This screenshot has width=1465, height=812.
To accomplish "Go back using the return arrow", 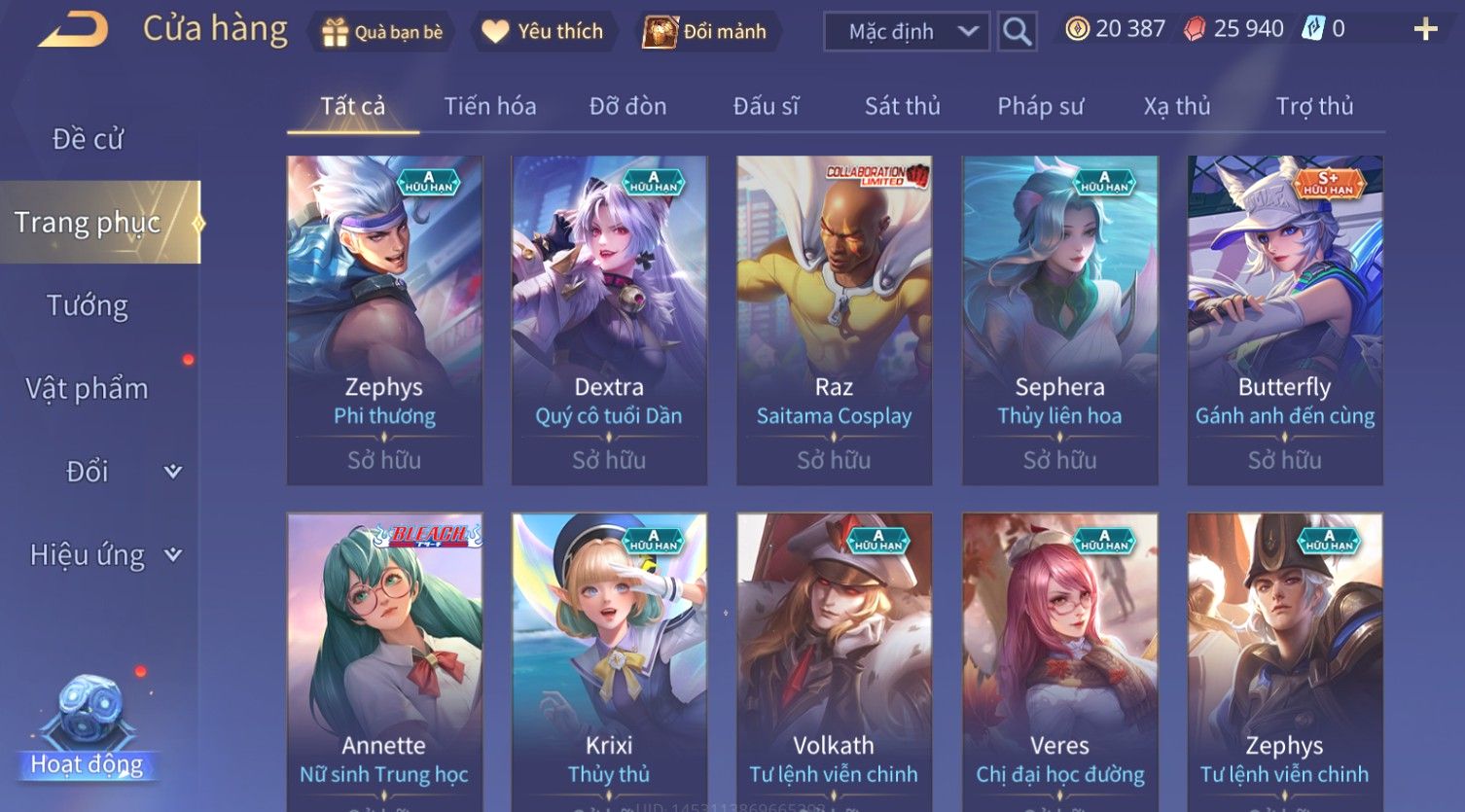I will tap(73, 30).
